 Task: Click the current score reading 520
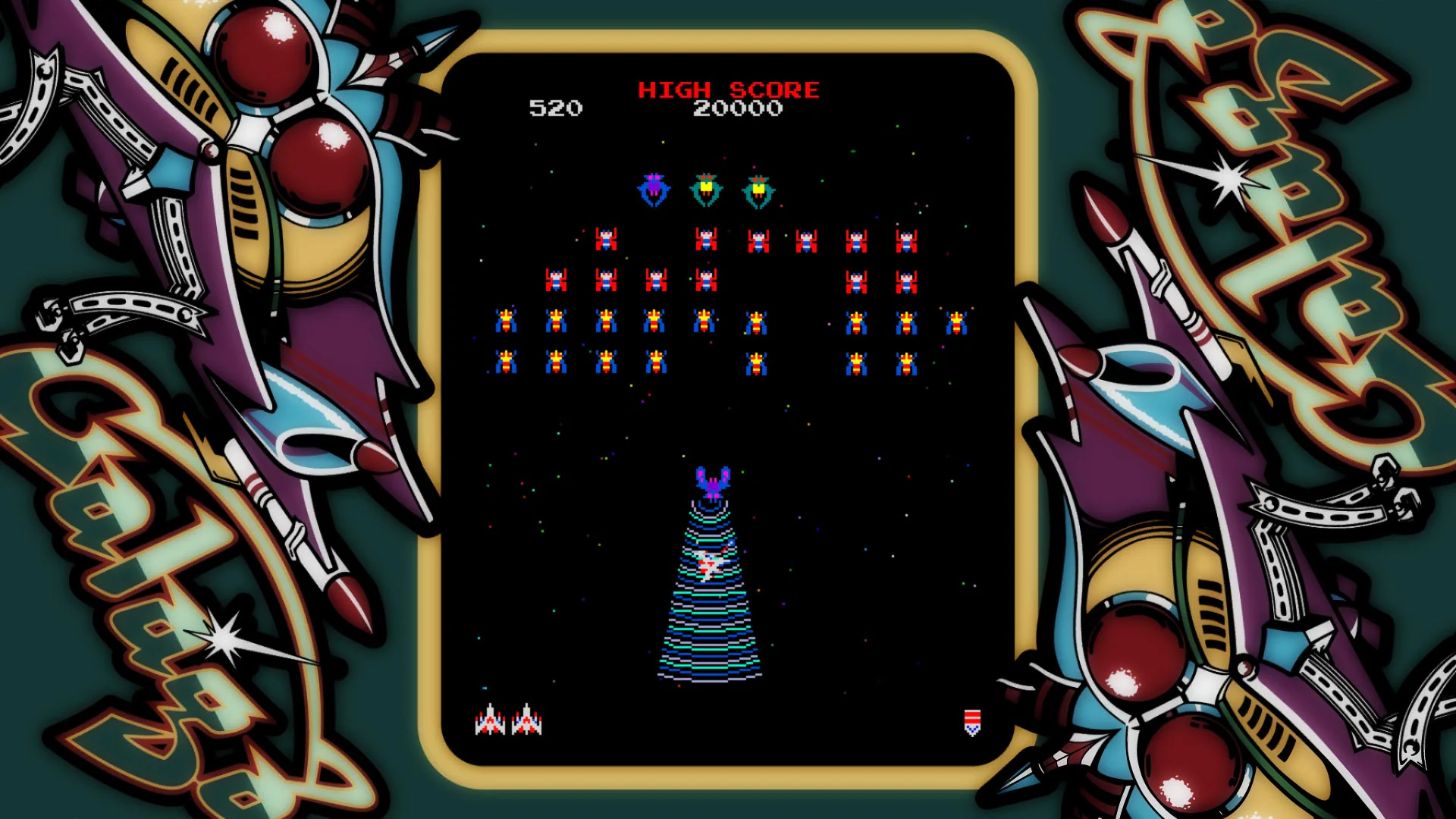coord(556,109)
